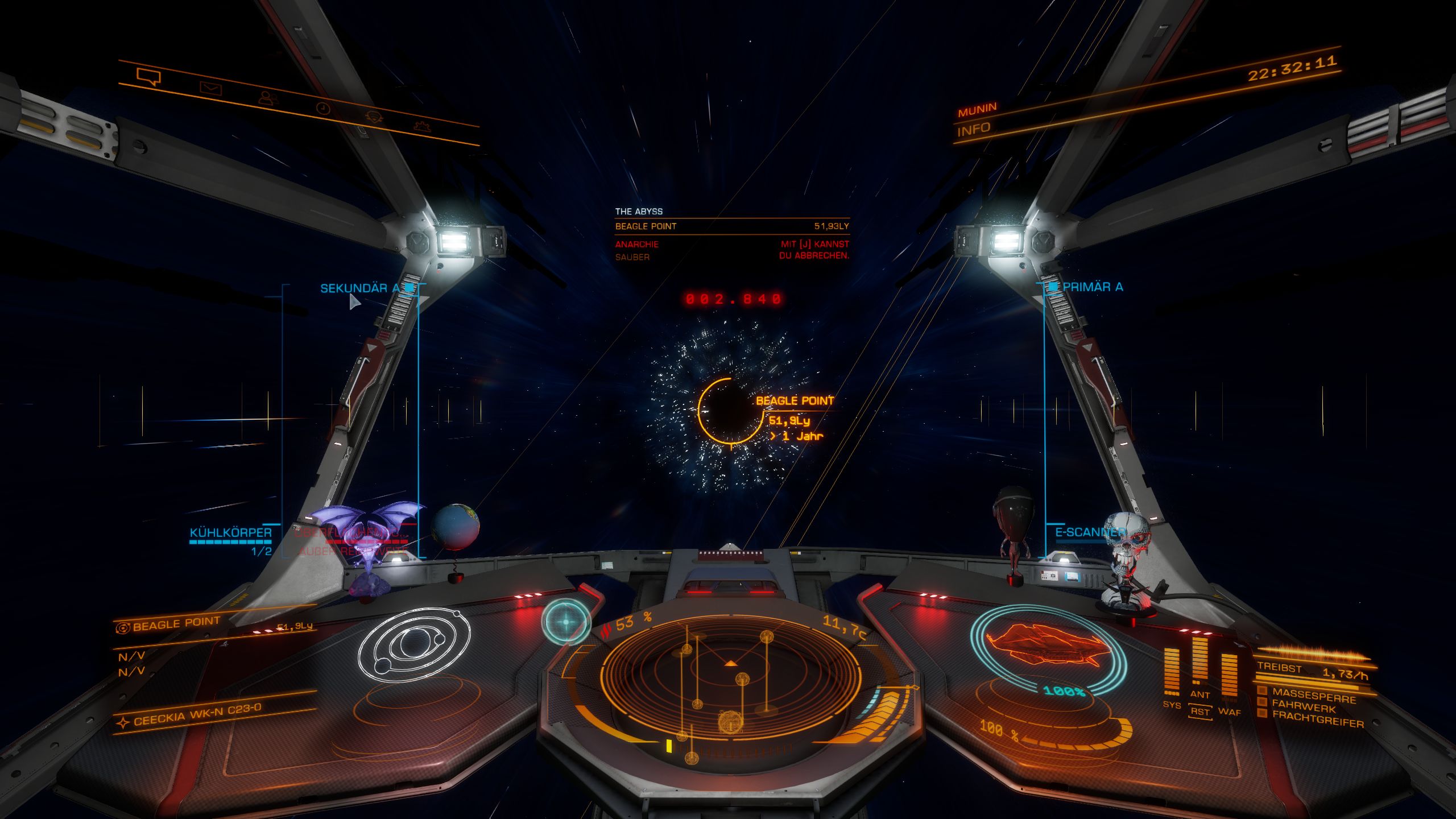Switch to the friends contacts tab

click(267, 98)
